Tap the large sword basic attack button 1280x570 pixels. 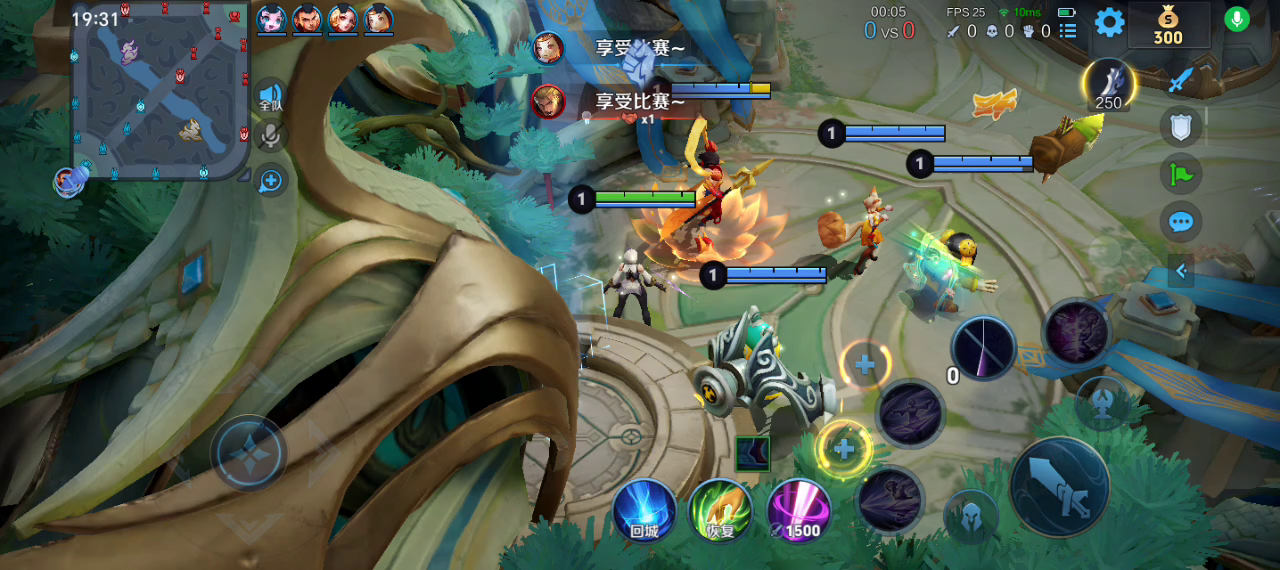coord(1059,487)
